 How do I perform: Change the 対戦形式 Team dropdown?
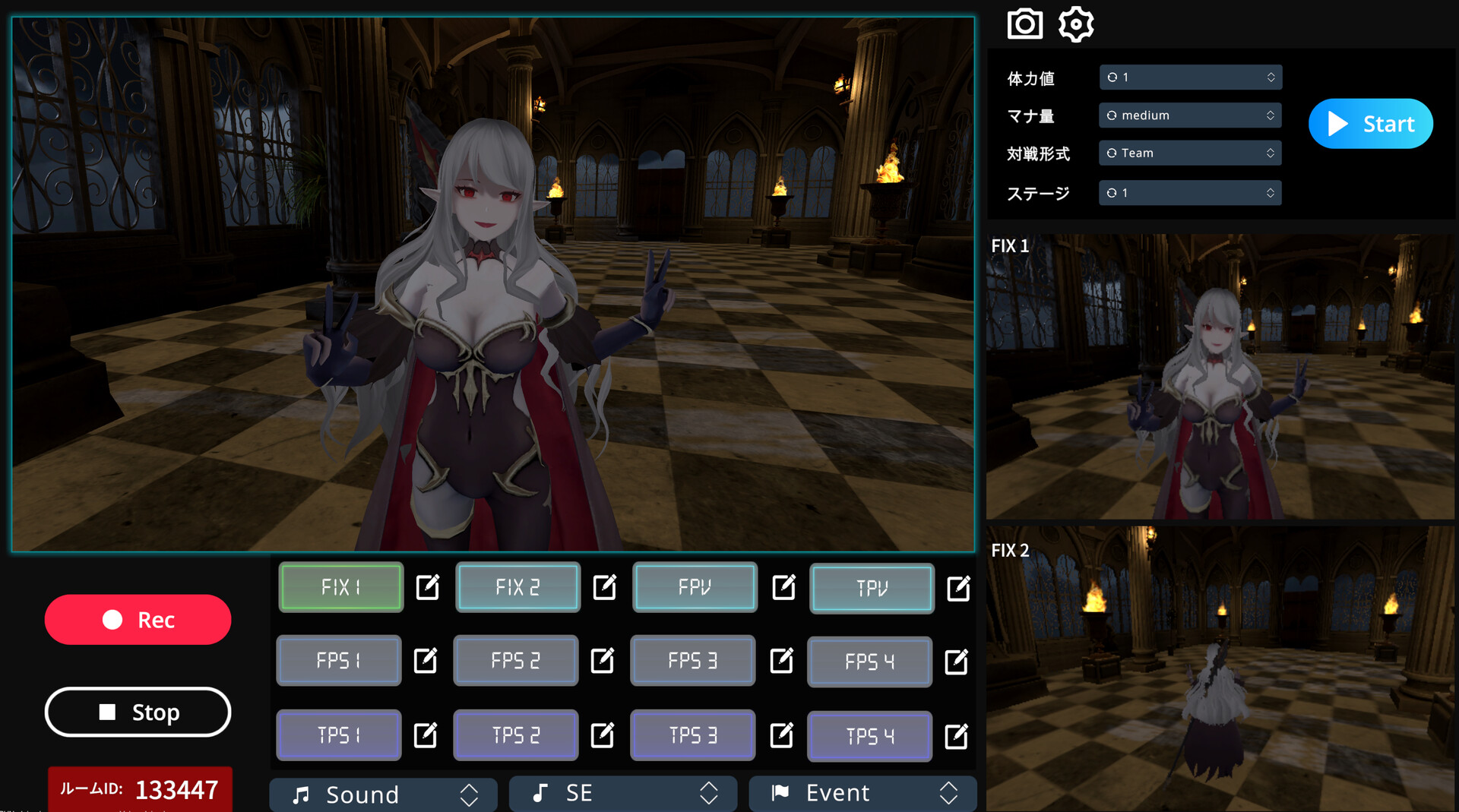pyautogui.click(x=1190, y=153)
